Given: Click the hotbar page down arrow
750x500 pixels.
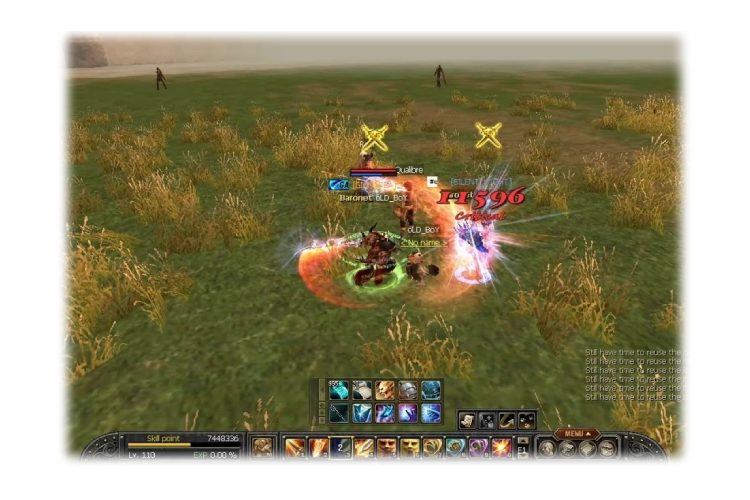Looking at the screenshot, I should (x=522, y=455).
